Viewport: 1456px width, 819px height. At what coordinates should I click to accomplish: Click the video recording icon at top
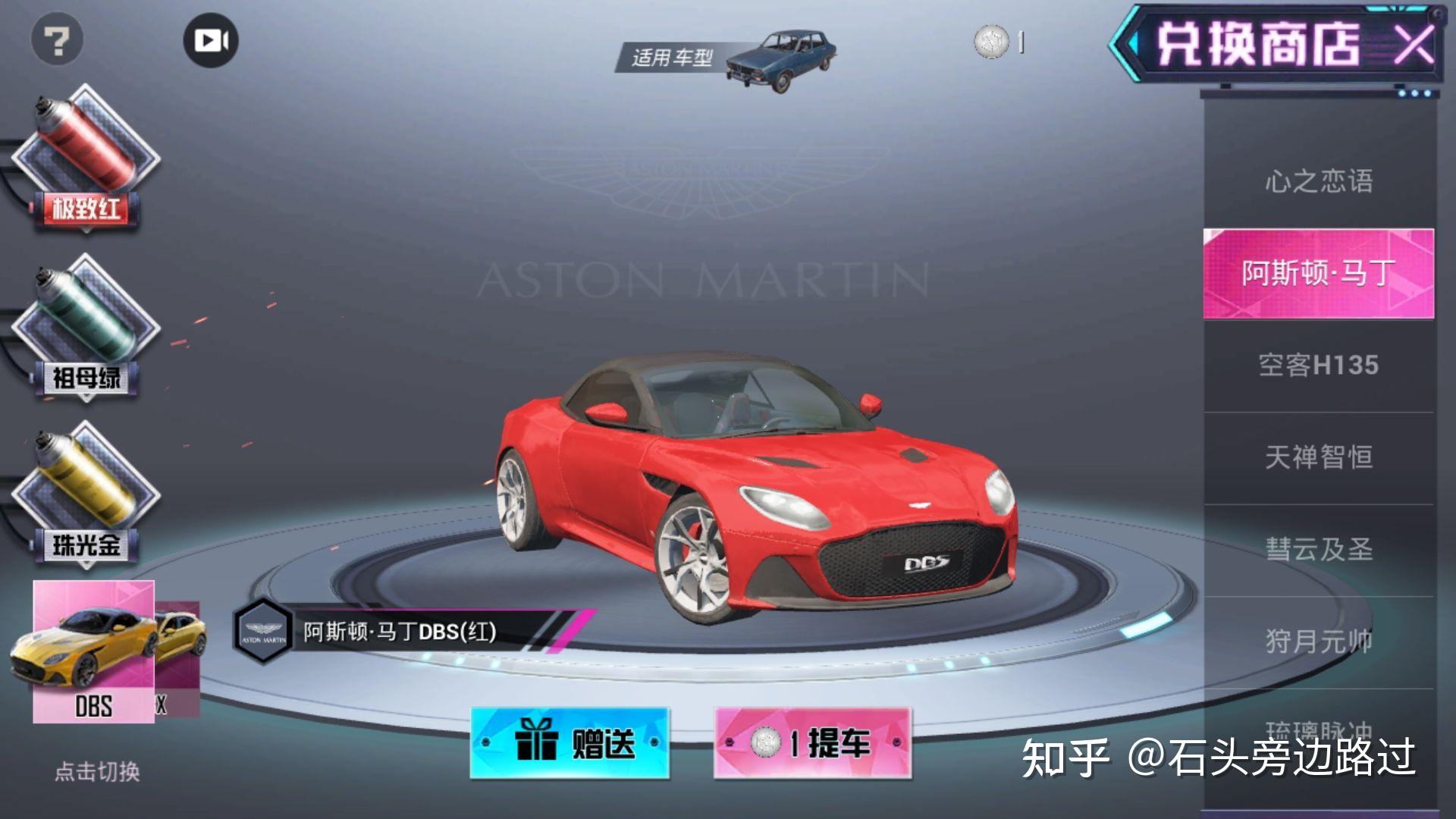pos(211,41)
